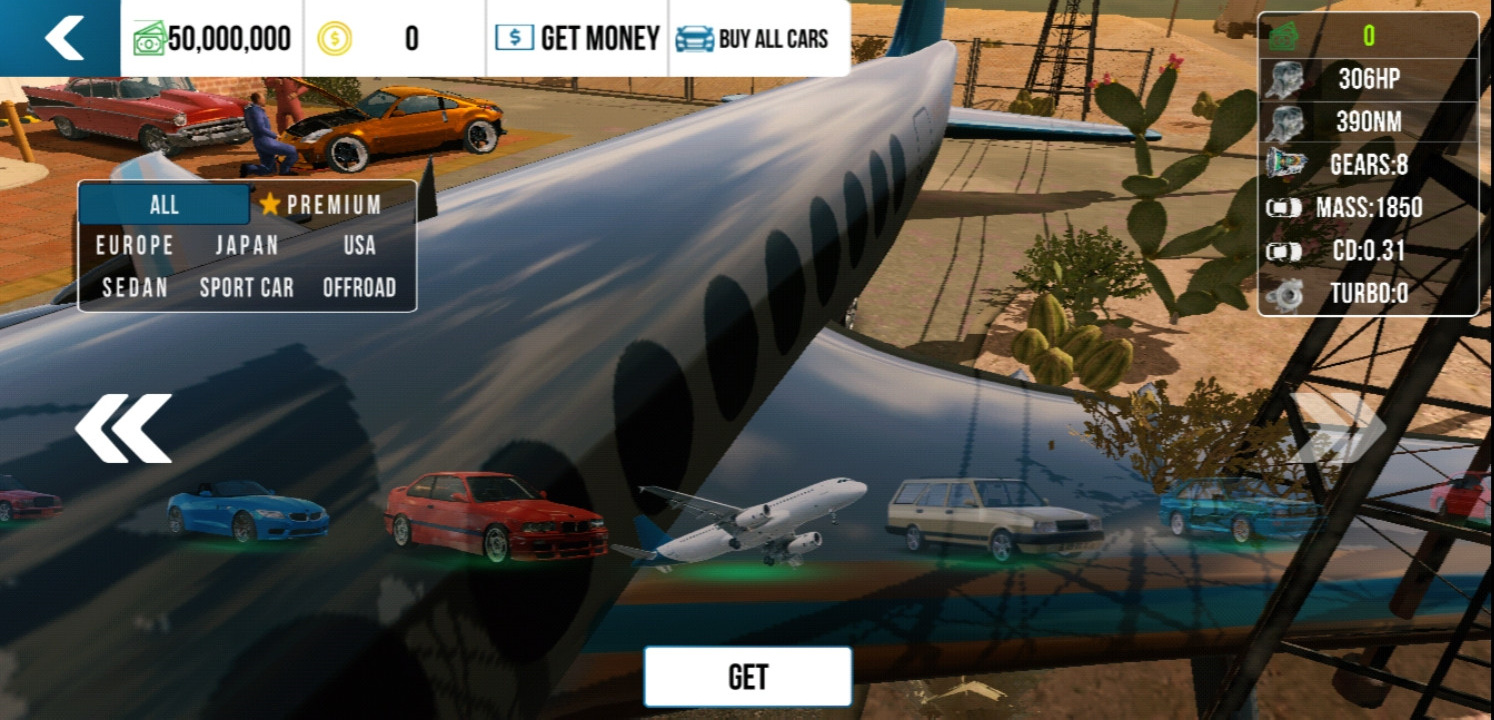Filter list to Sedan
1494x720 pixels.
135,288
